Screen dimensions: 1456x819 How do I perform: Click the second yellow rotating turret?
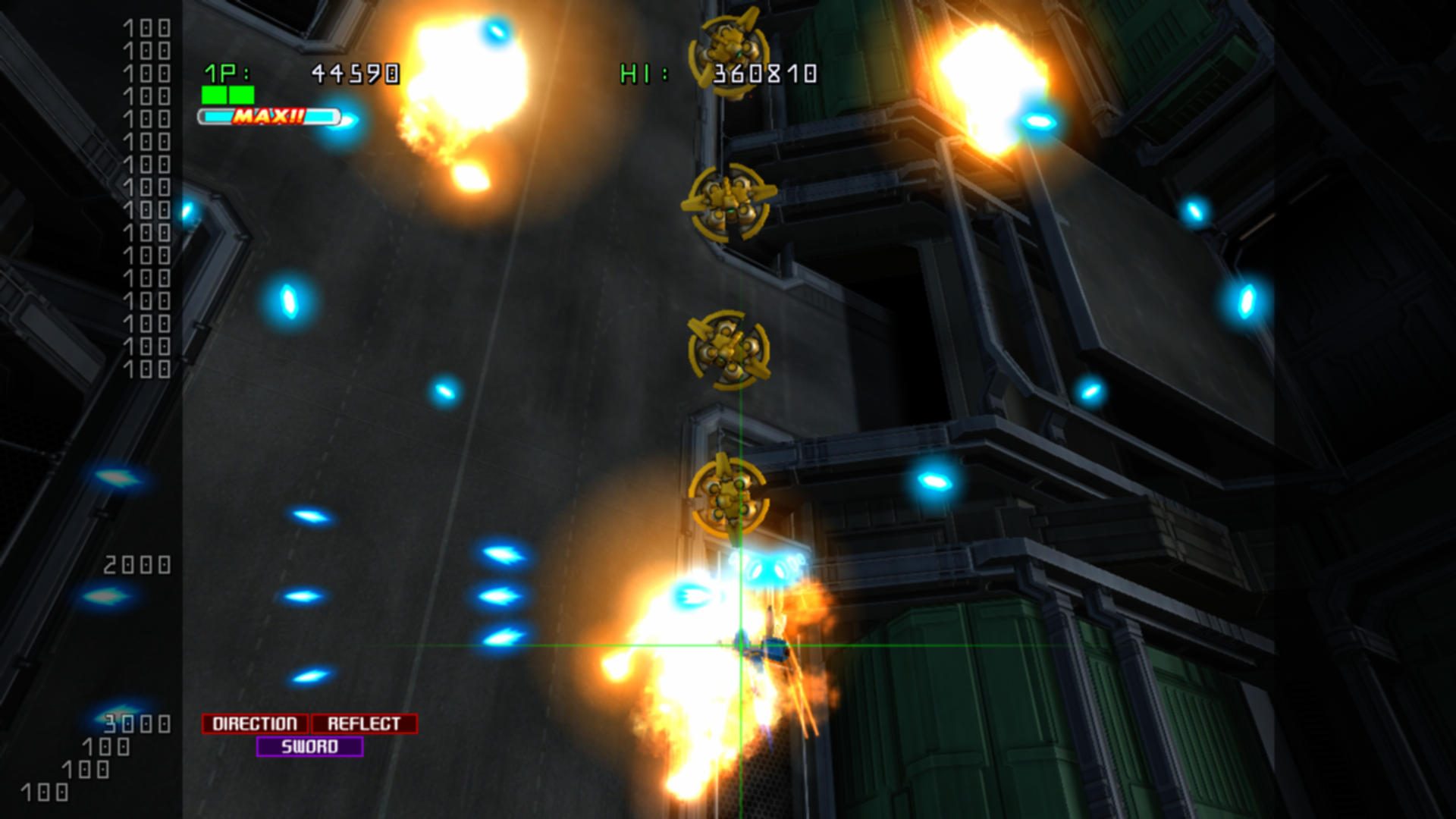(730, 203)
